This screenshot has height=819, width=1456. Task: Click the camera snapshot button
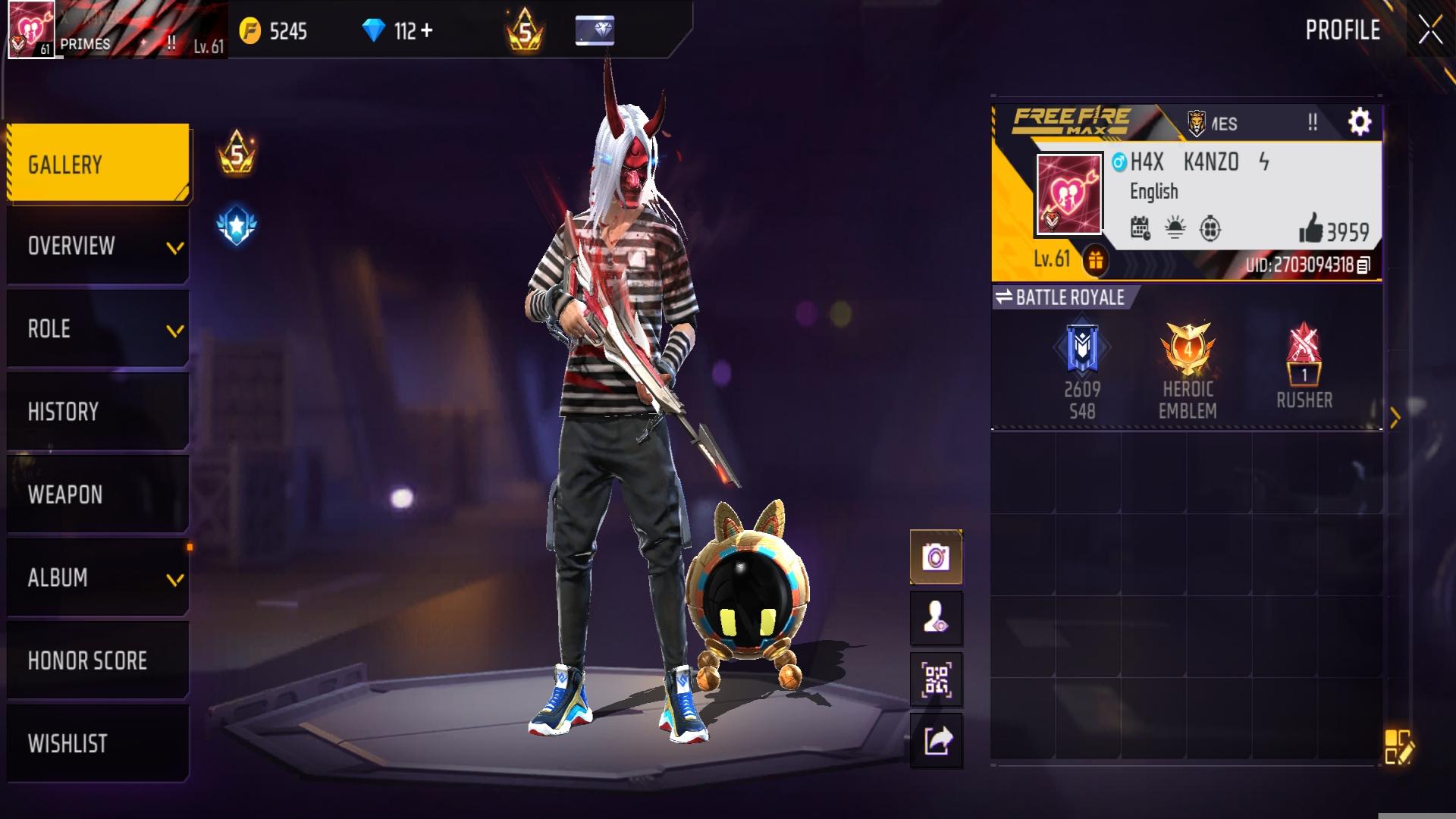pyautogui.click(x=936, y=558)
